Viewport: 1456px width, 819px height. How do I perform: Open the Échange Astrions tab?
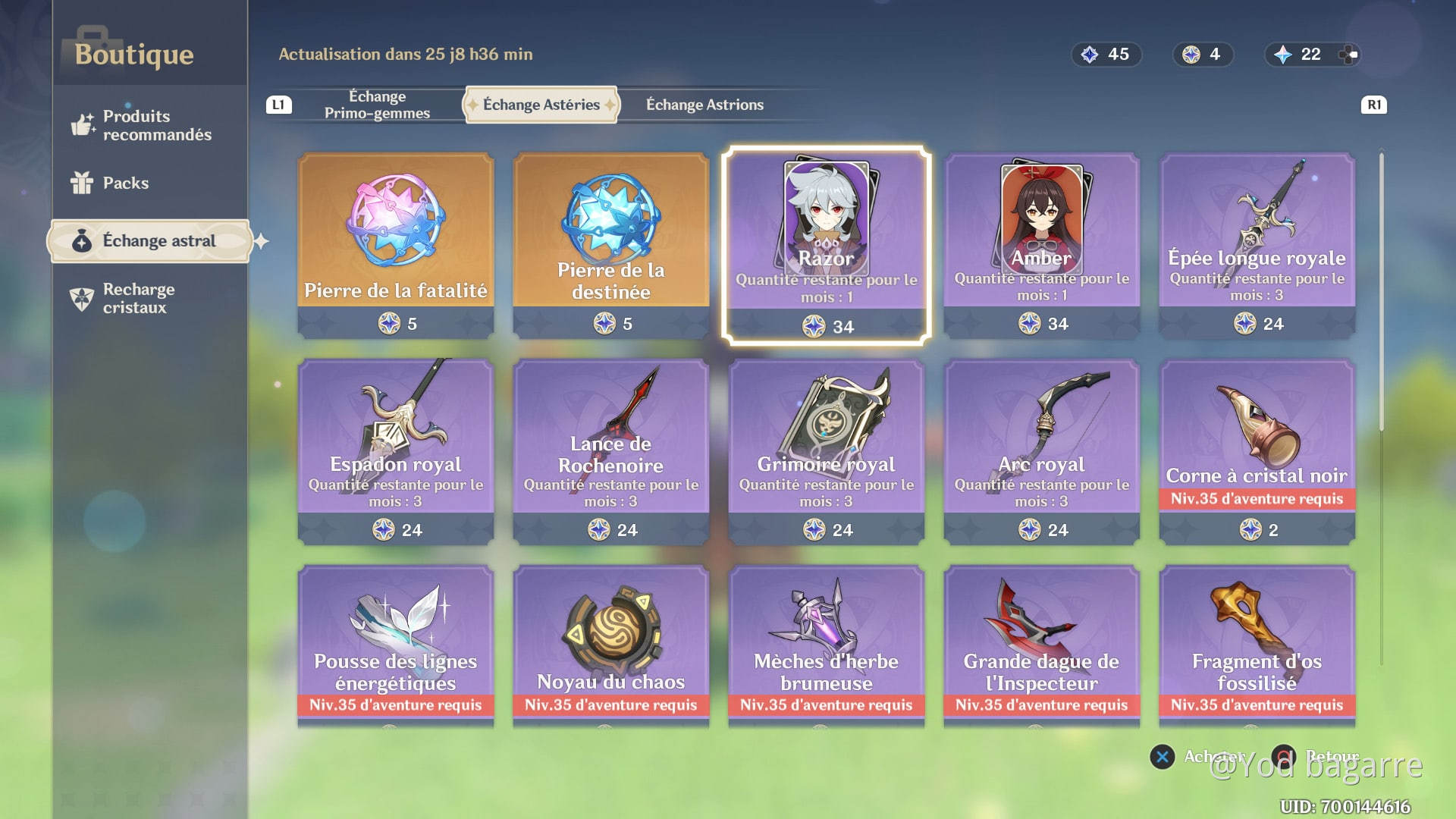tap(704, 105)
